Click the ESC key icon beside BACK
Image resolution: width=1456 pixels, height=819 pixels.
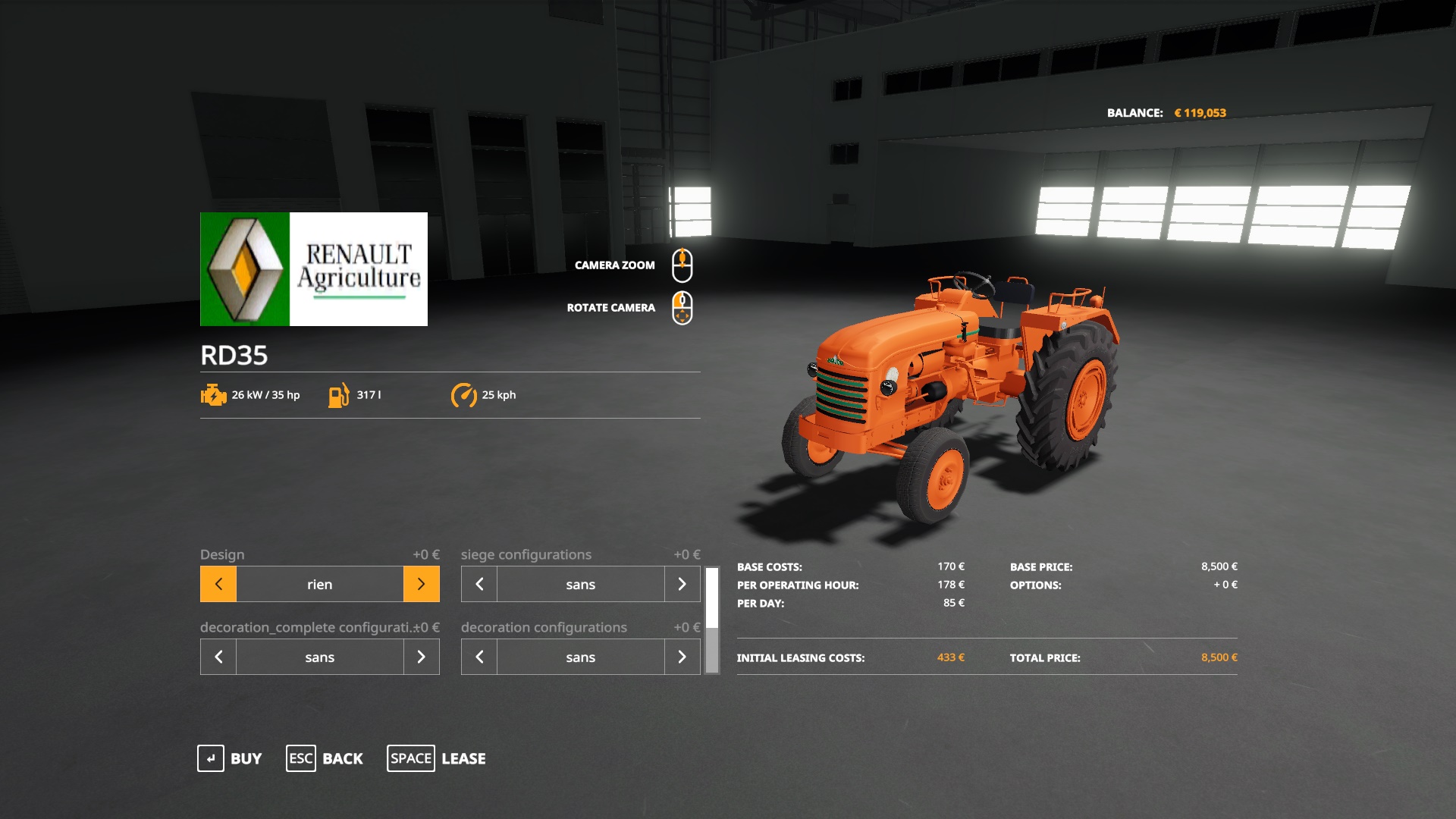tap(300, 758)
